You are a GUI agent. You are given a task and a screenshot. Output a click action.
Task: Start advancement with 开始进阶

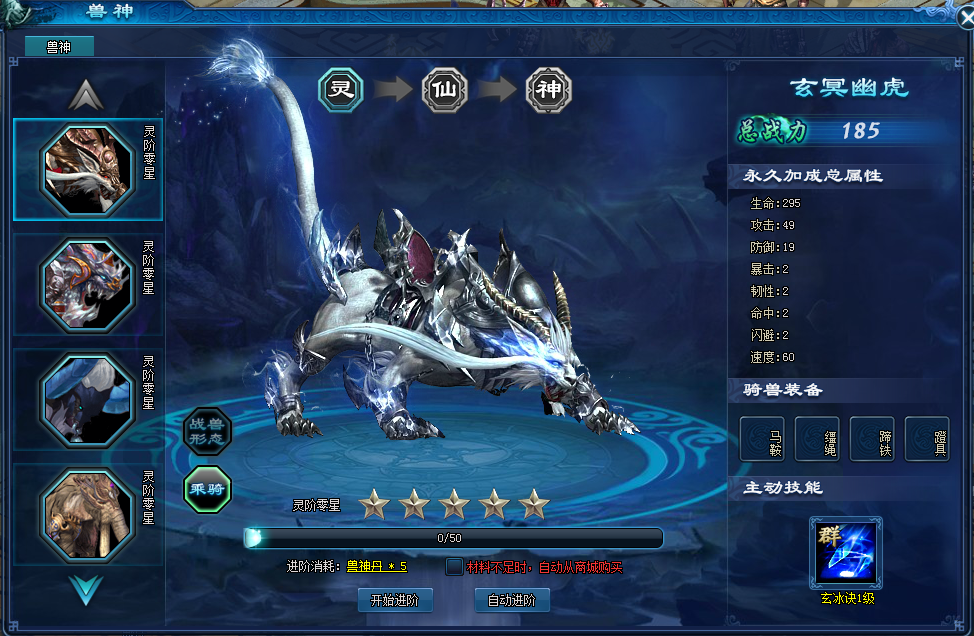[395, 600]
